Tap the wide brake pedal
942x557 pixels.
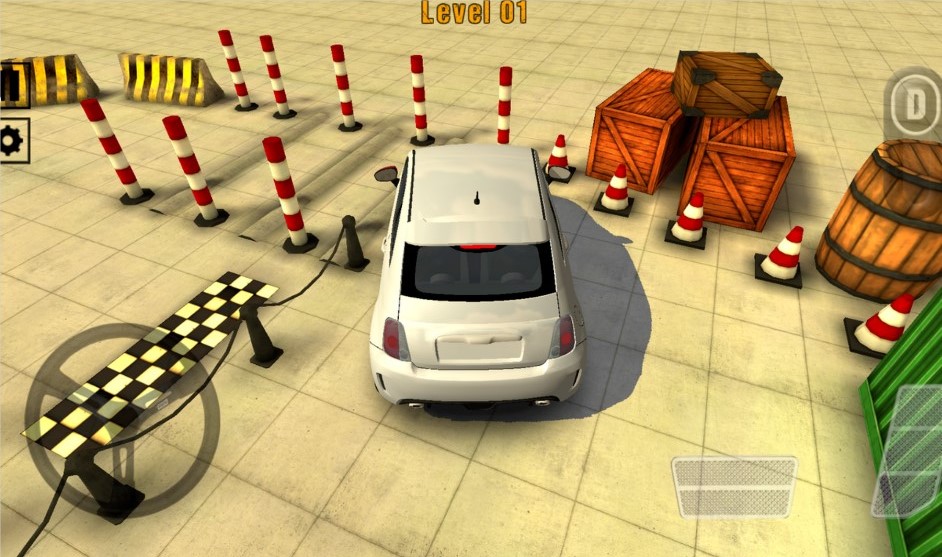733,487
